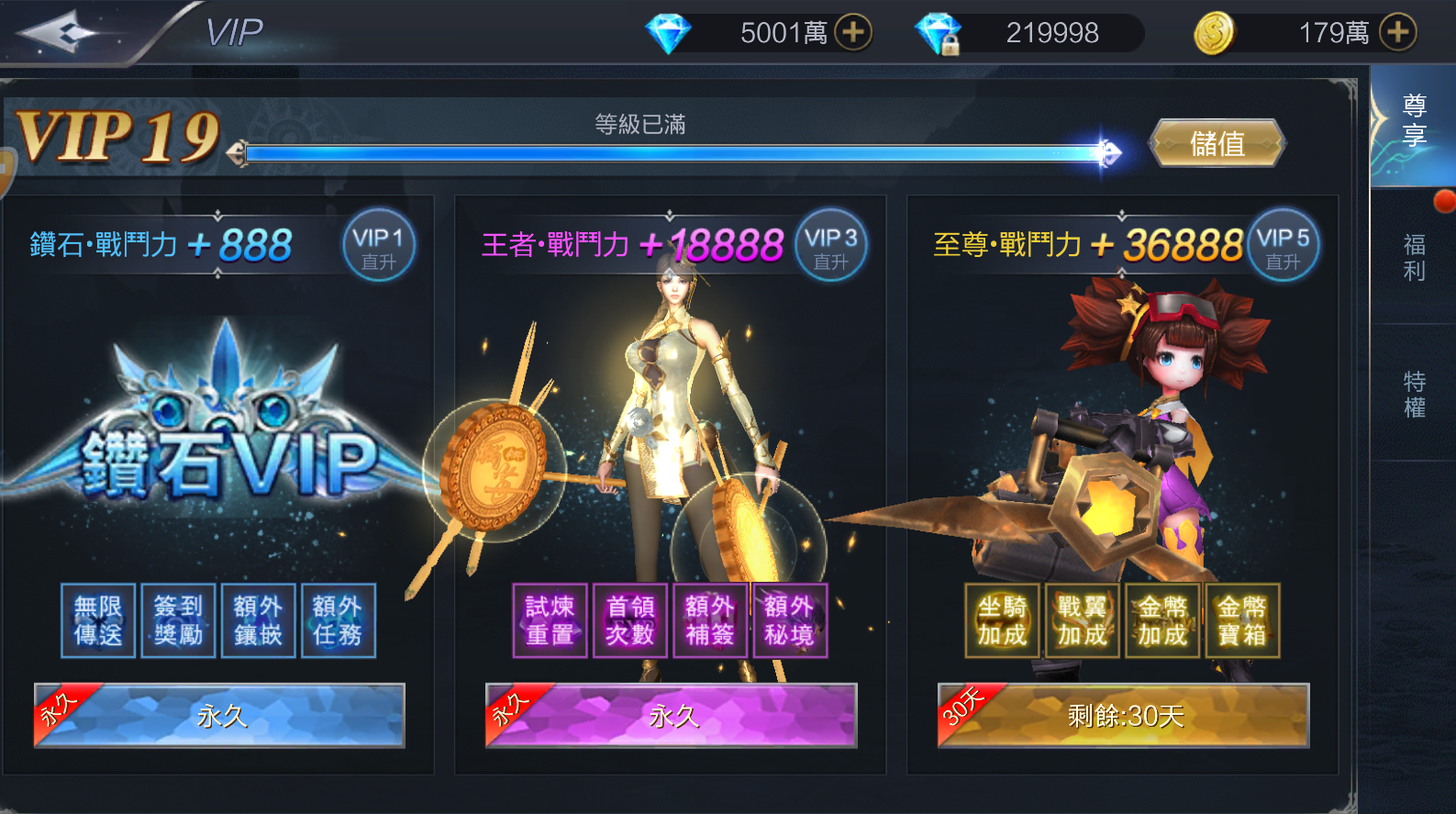Tap the VIP 5 直升 badge on the 至尊 card

pyautogui.click(x=1283, y=245)
